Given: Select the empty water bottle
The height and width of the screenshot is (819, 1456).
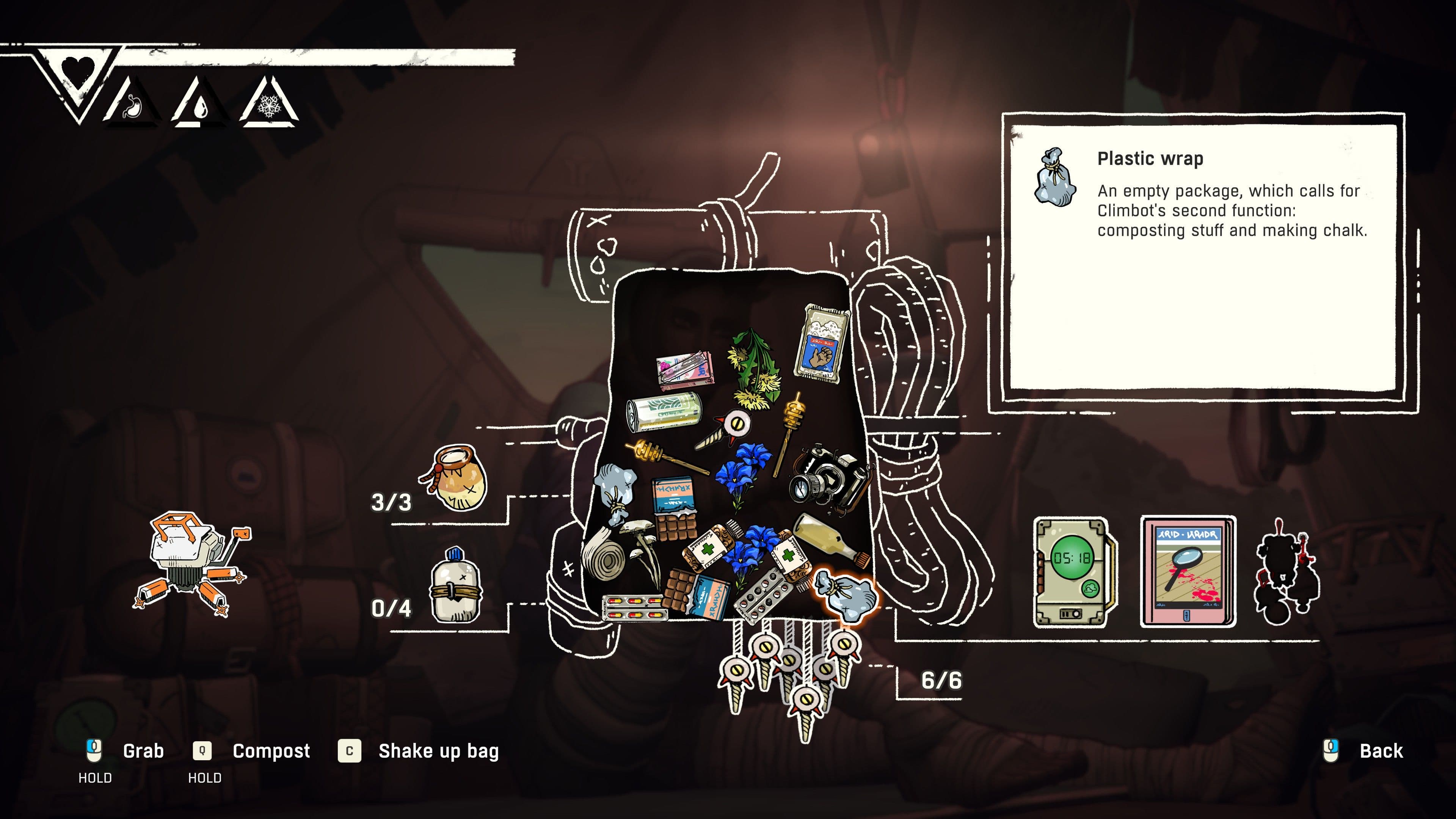Looking at the screenshot, I should click(455, 585).
